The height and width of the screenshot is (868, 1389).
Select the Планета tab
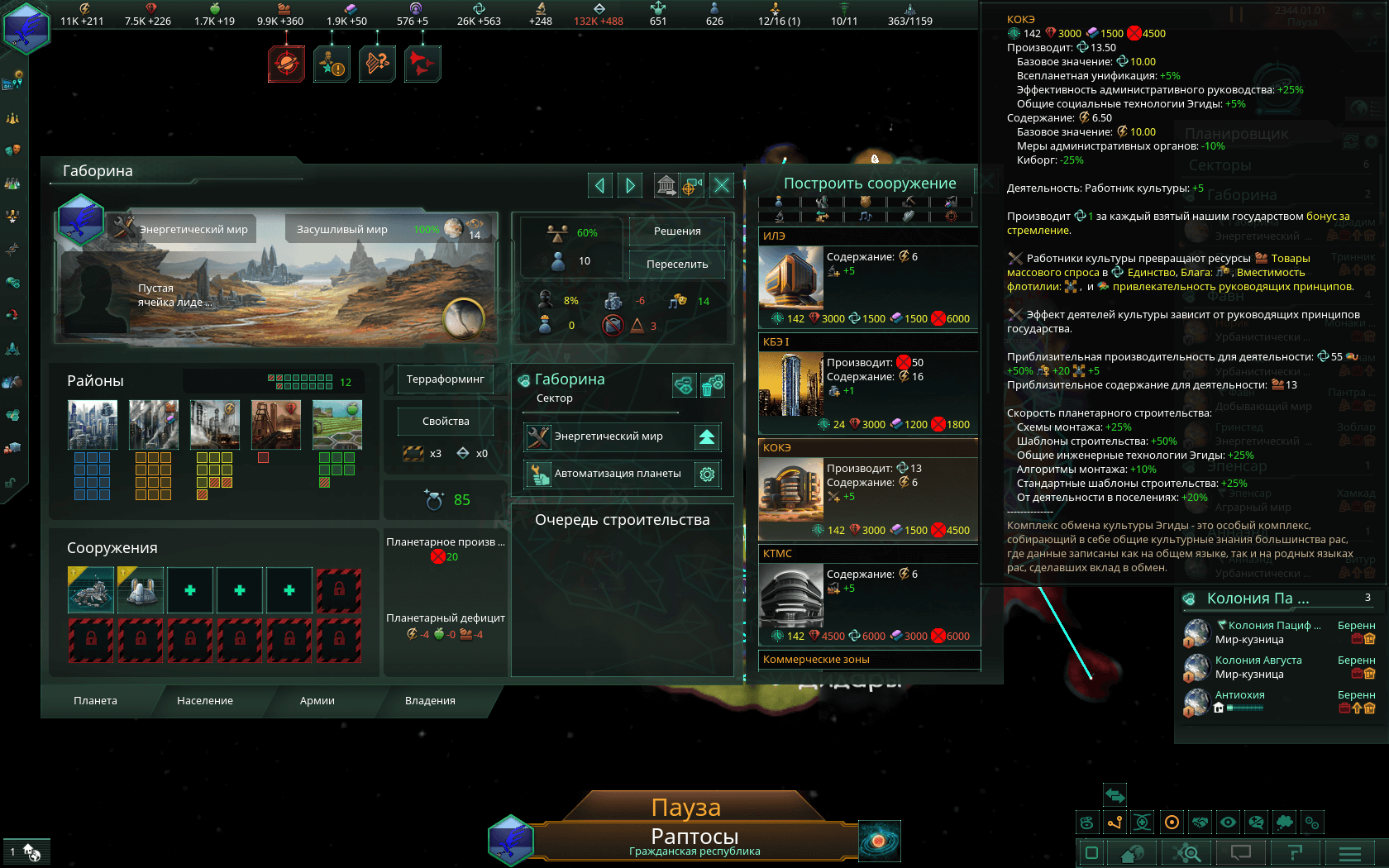(95, 701)
